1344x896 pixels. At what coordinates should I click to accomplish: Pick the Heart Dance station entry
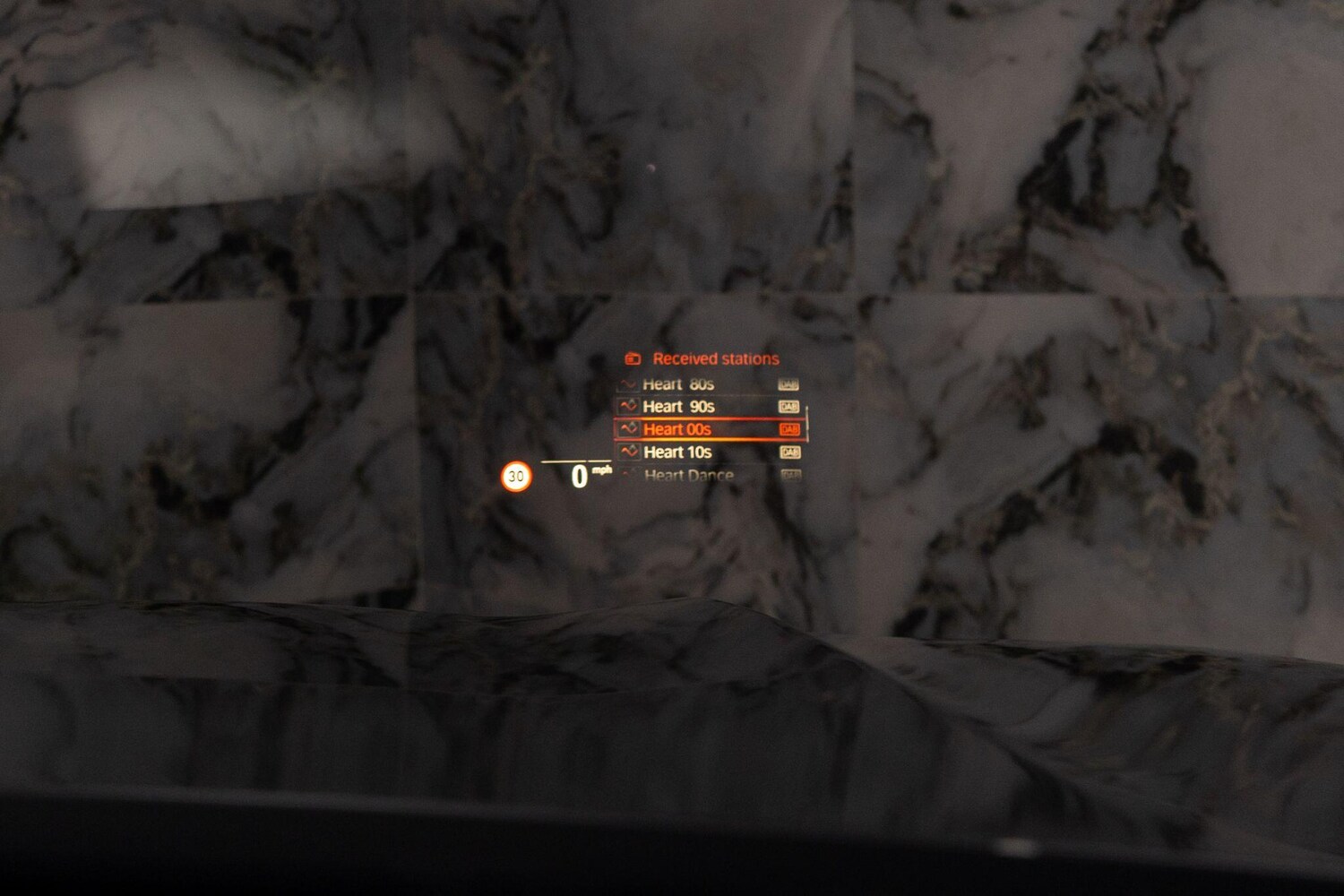[x=688, y=475]
